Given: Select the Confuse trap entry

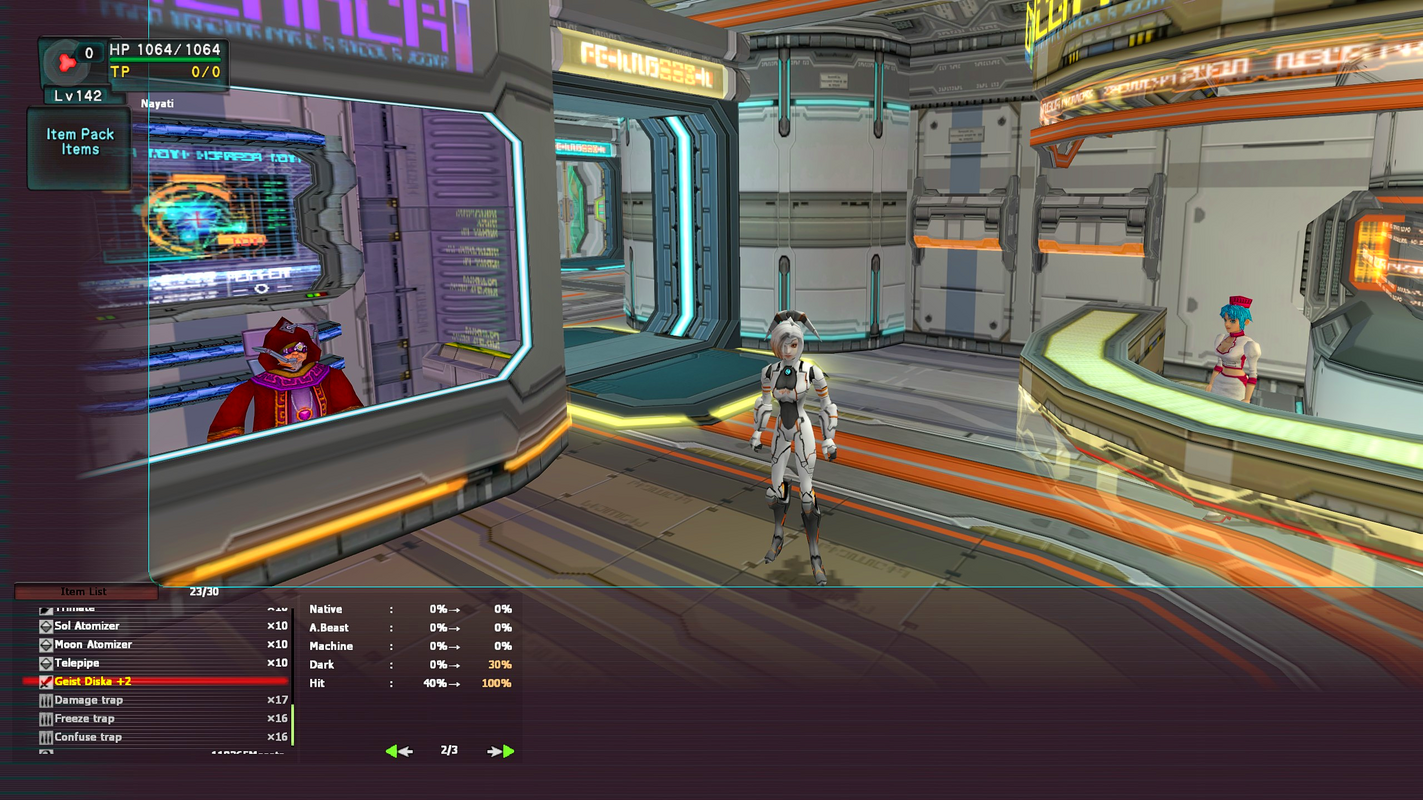Looking at the screenshot, I should tap(88, 737).
